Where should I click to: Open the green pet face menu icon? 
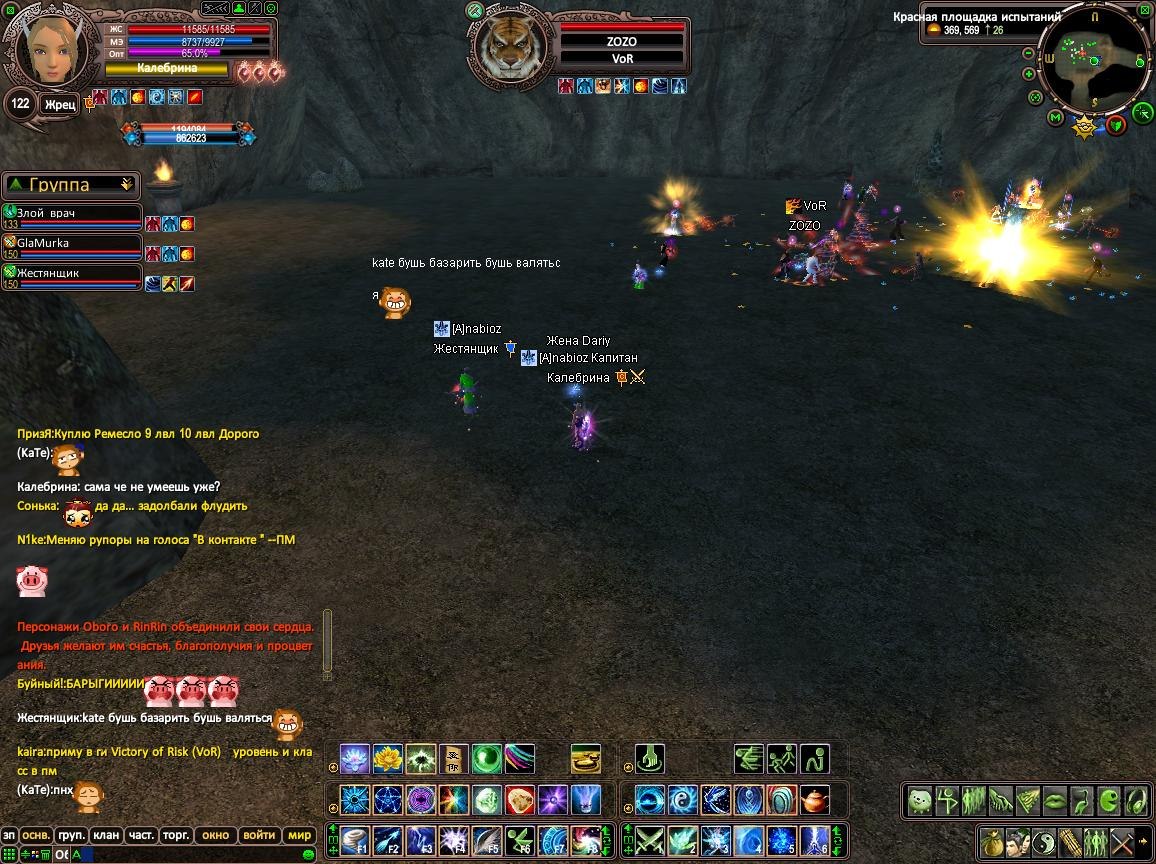tap(920, 800)
